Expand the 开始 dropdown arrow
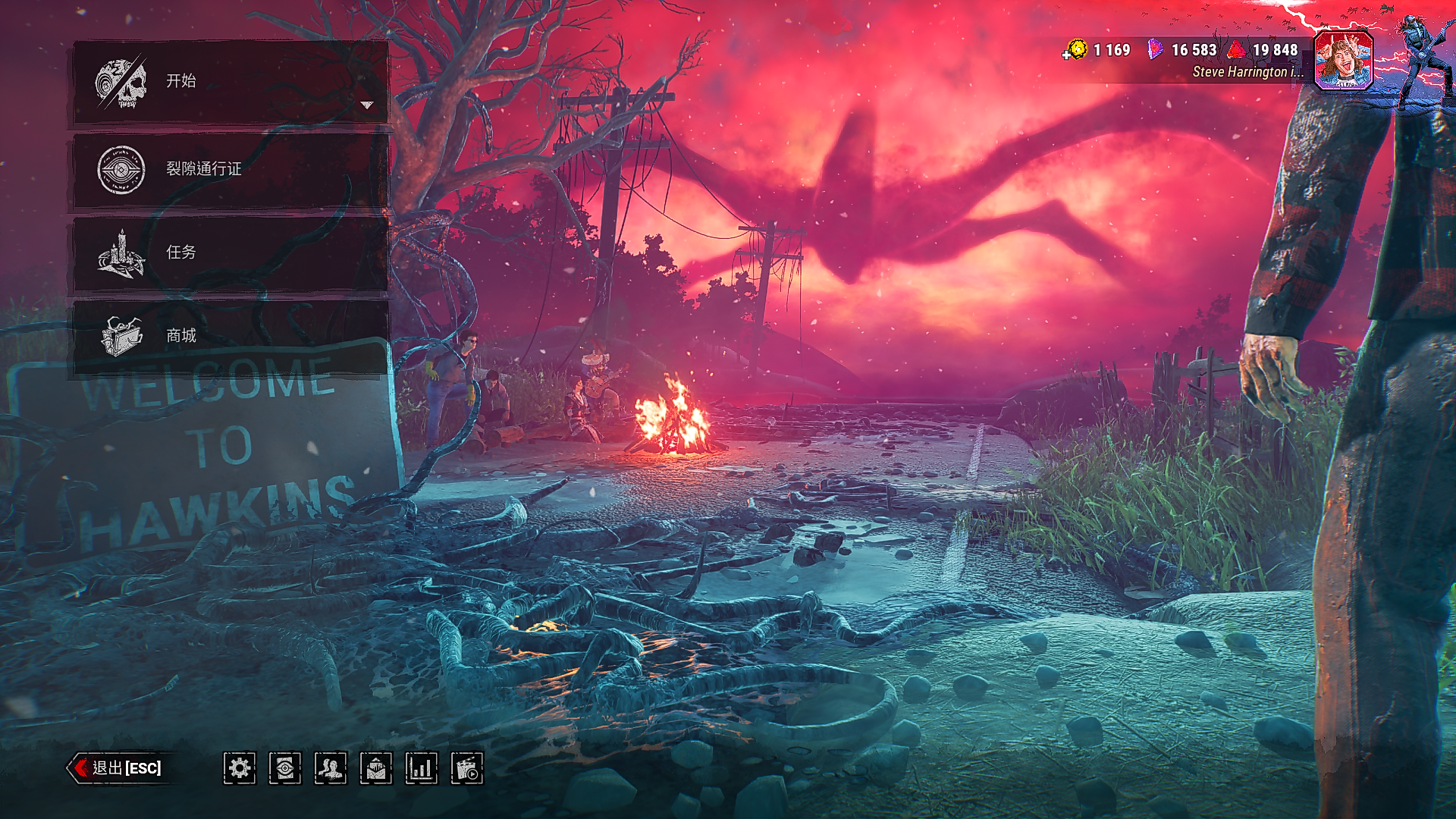Image resolution: width=1456 pixels, height=819 pixels. 367,105
